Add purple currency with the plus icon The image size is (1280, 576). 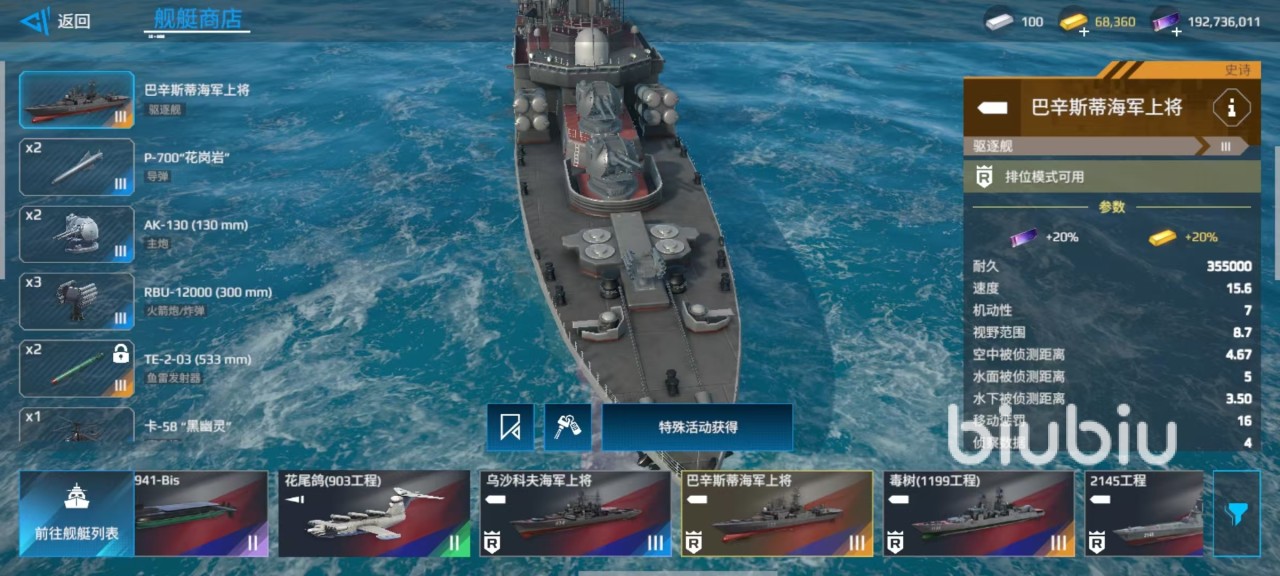tap(1177, 31)
